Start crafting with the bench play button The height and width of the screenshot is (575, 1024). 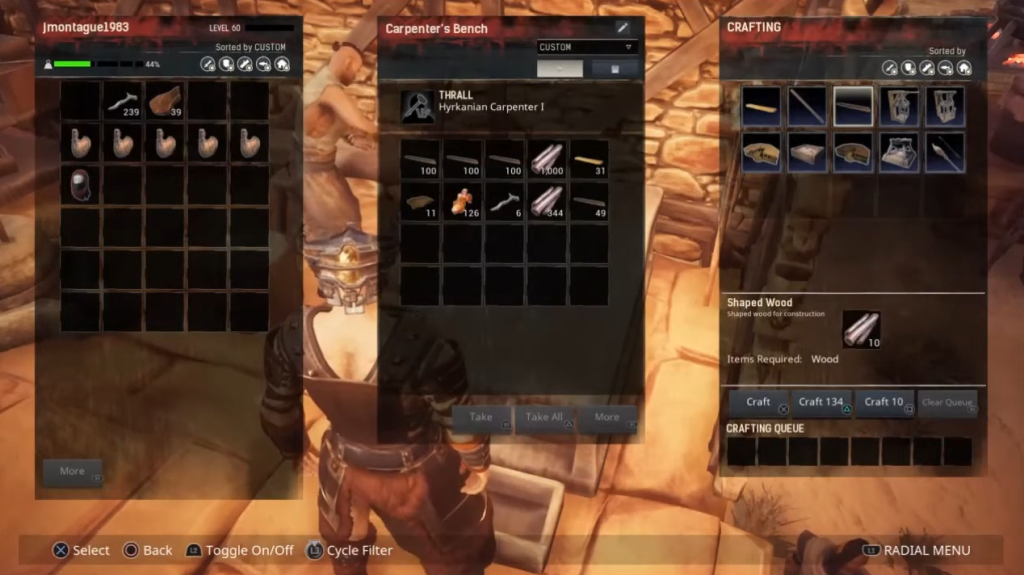(x=560, y=68)
